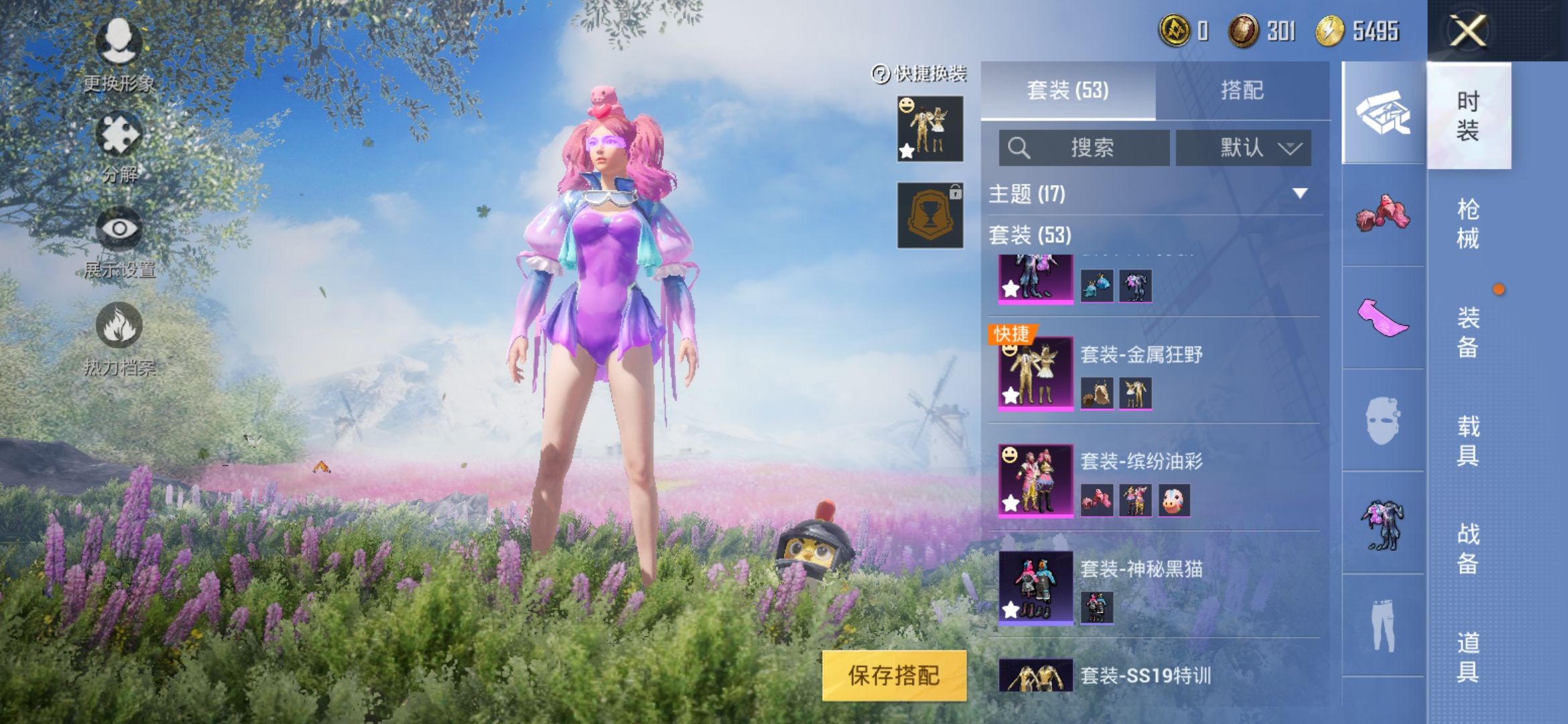This screenshot has width=1568, height=724.
Task: Click the 搜索 search field
Action: pos(1084,147)
